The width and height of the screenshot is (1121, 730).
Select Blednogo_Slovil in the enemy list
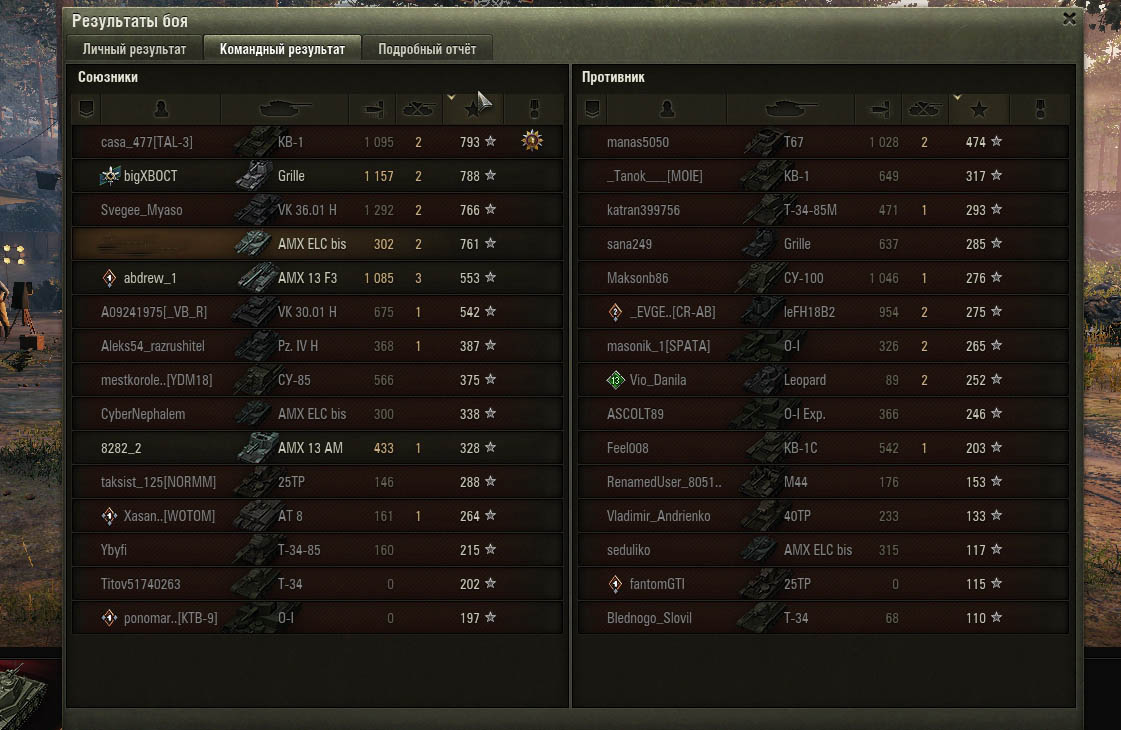coord(649,618)
